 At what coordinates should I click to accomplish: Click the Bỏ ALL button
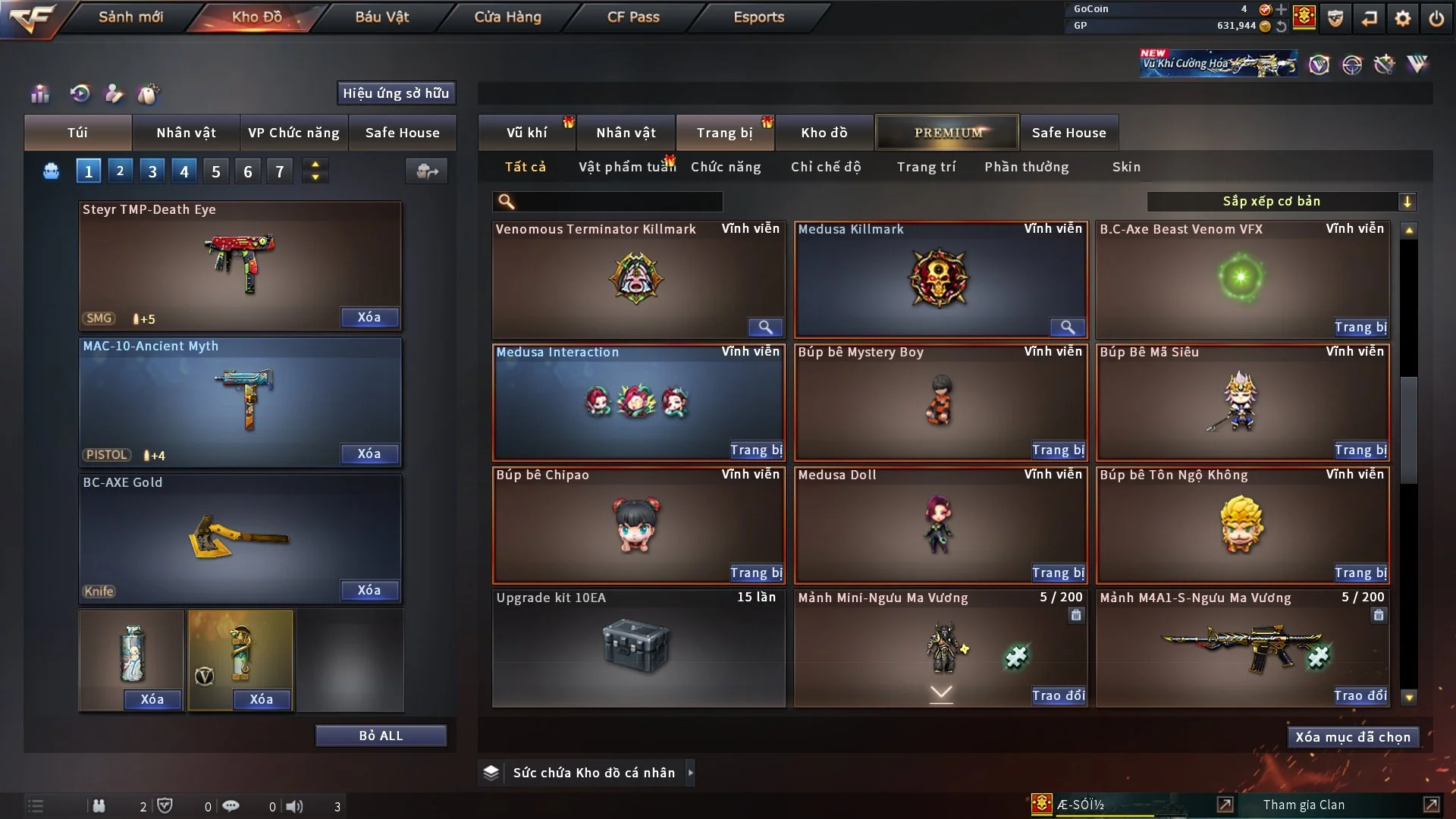pyautogui.click(x=381, y=736)
